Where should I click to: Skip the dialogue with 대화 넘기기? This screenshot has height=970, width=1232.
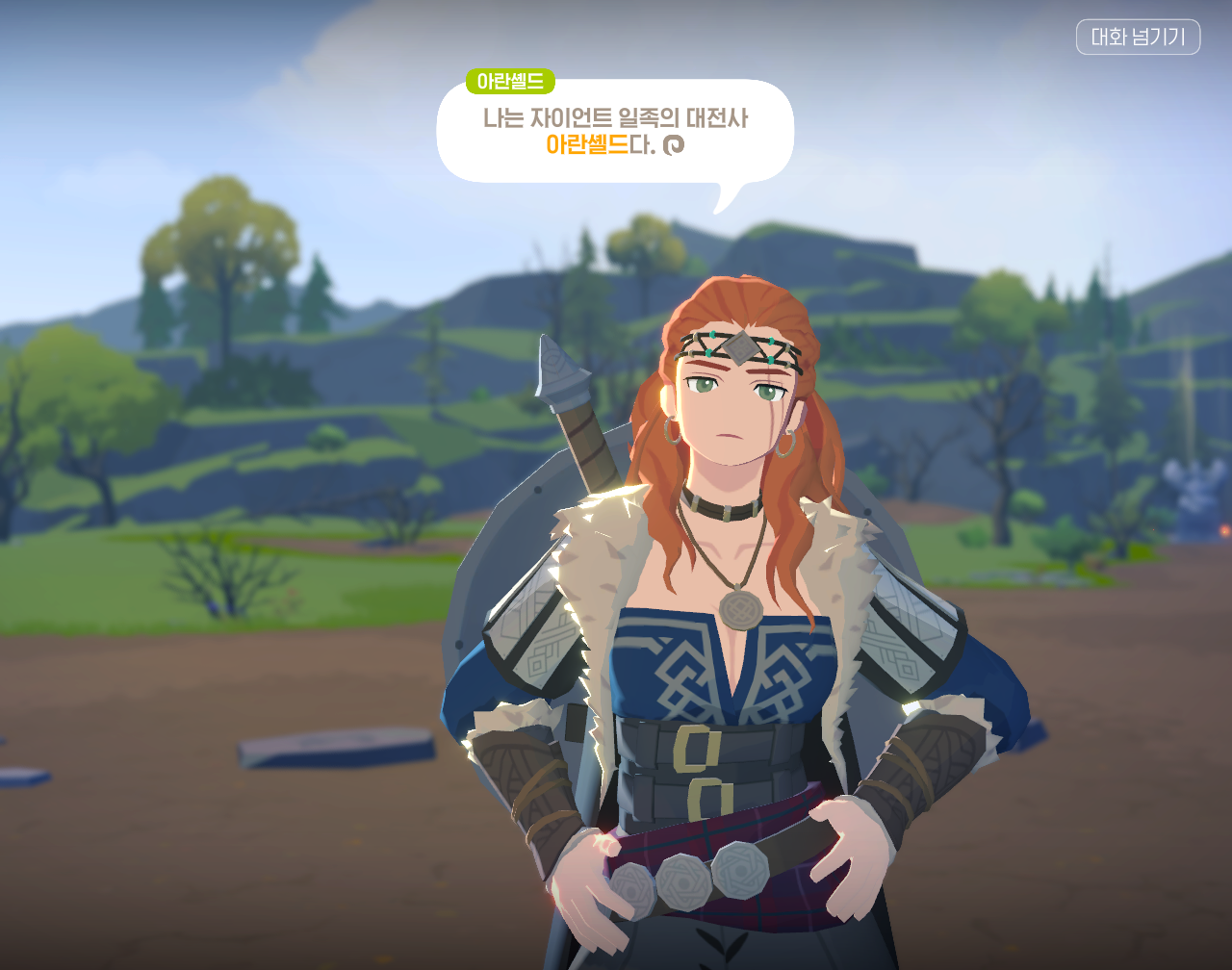[1138, 38]
